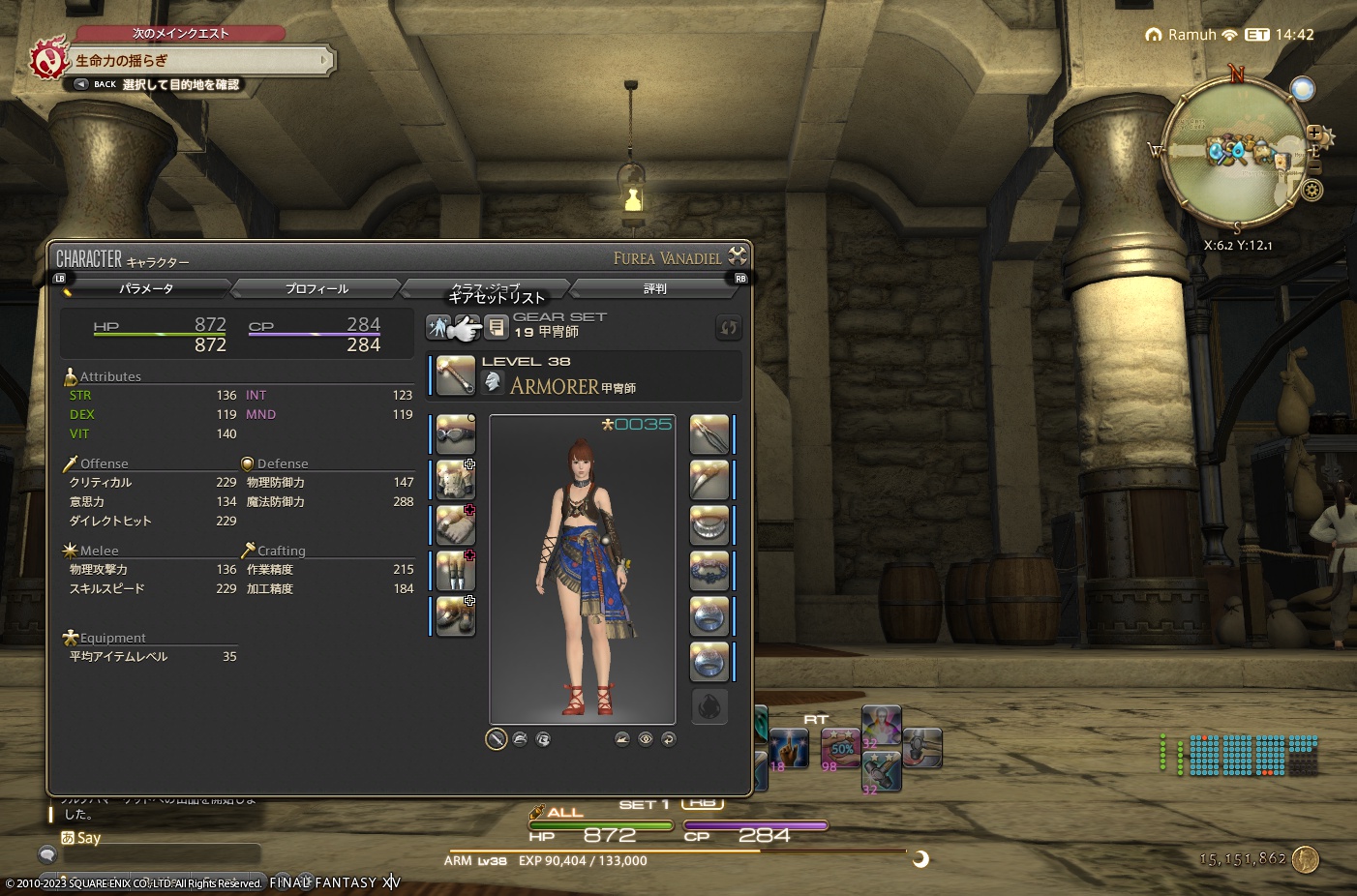Select the パラメータ tab
Image resolution: width=1357 pixels, height=896 pixels.
coord(145,287)
